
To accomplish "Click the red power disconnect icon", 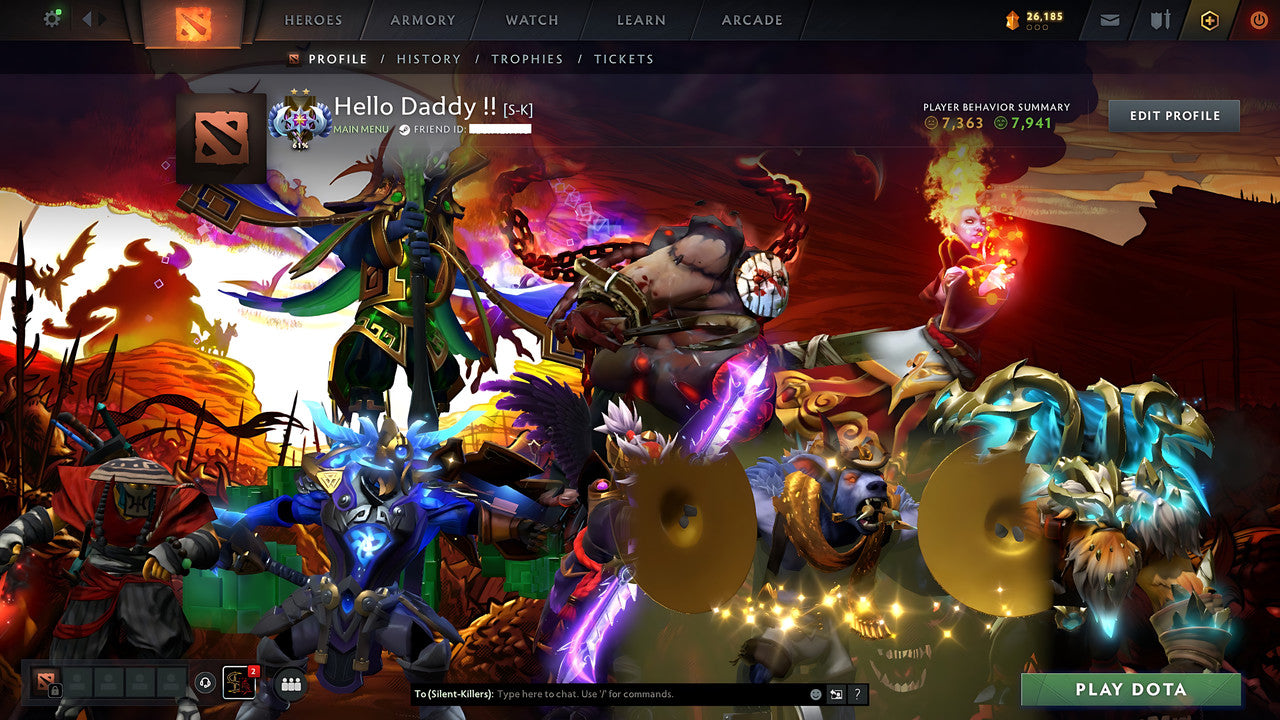I will click(x=1257, y=19).
